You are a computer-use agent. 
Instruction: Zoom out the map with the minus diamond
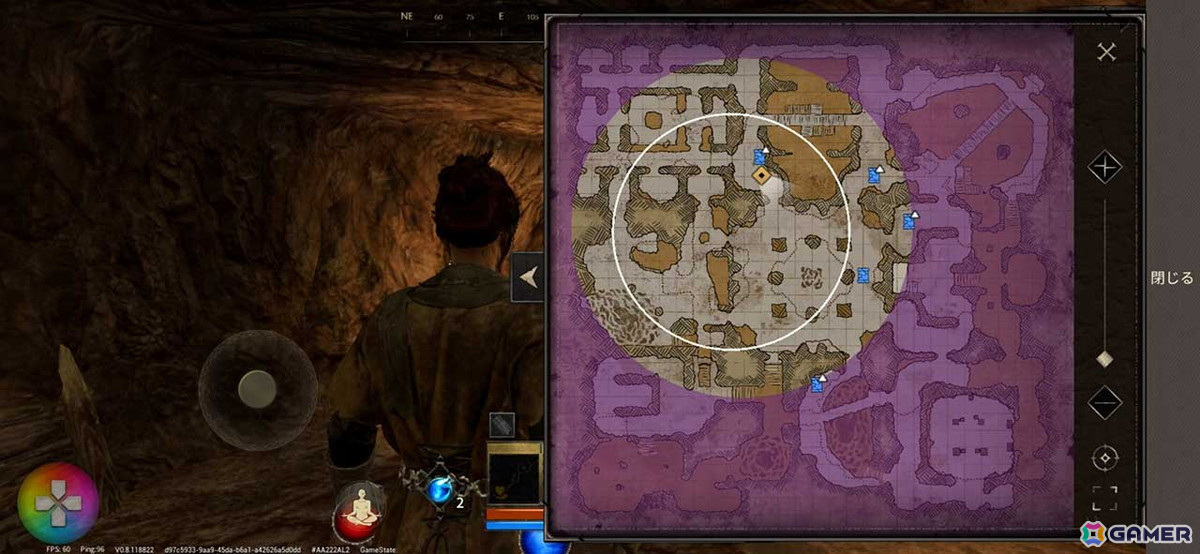click(1105, 402)
